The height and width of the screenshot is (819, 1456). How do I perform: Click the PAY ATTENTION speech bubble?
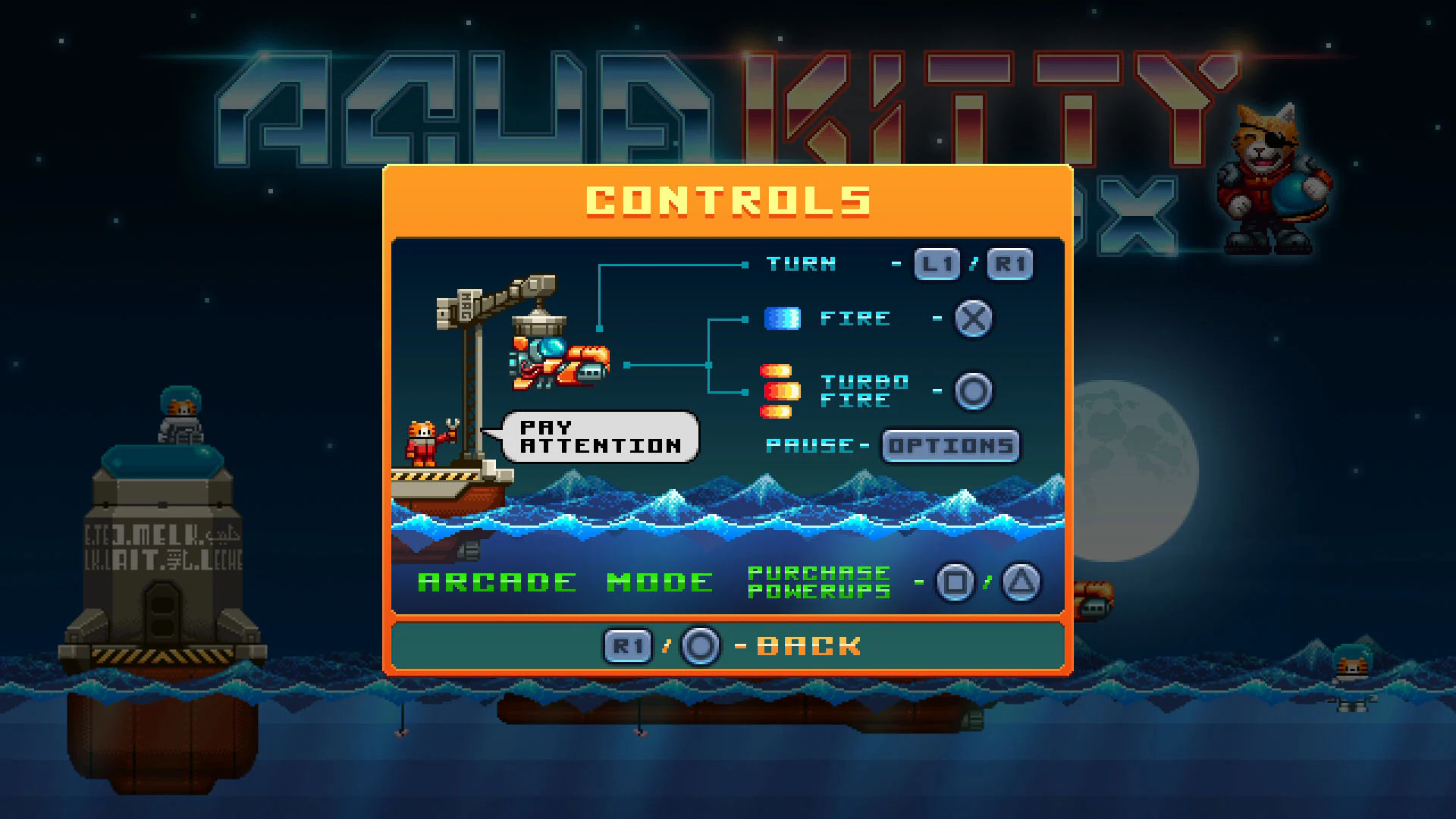click(x=599, y=438)
